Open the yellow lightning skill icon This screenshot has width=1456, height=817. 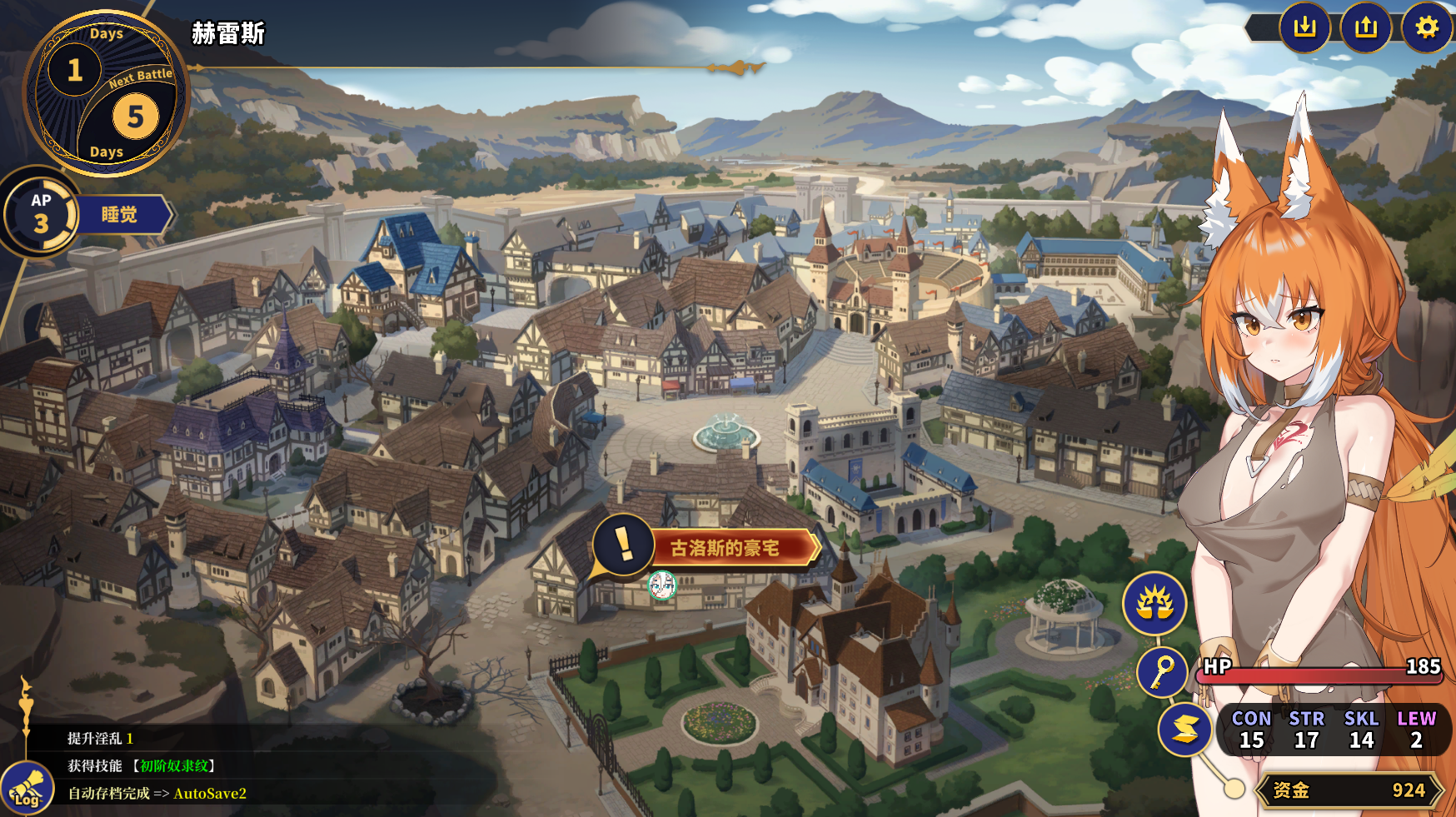[x=1184, y=730]
